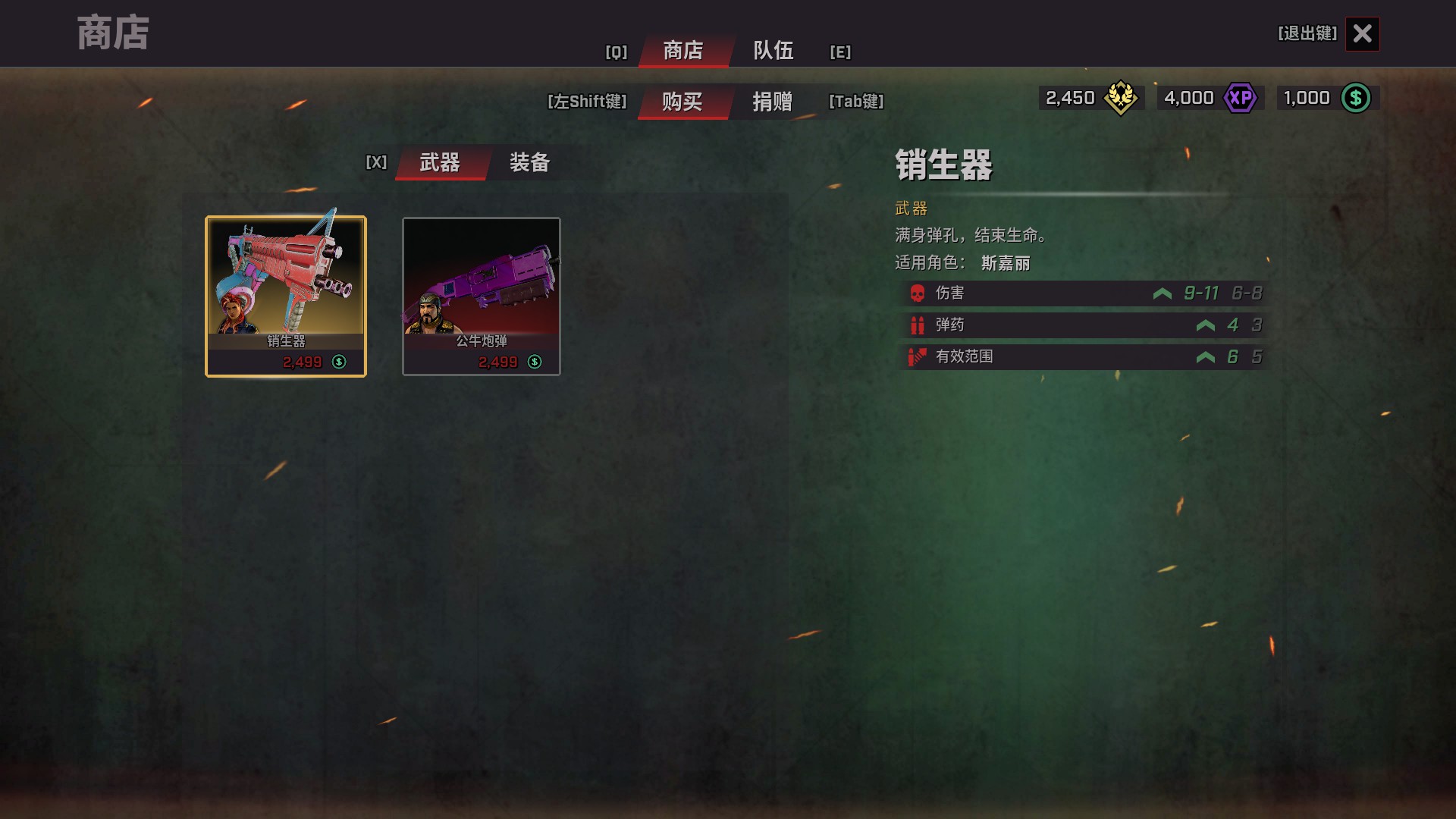Click the dollar icon on 公牛炮弹 price tag
This screenshot has width=1456, height=819.
click(x=535, y=362)
